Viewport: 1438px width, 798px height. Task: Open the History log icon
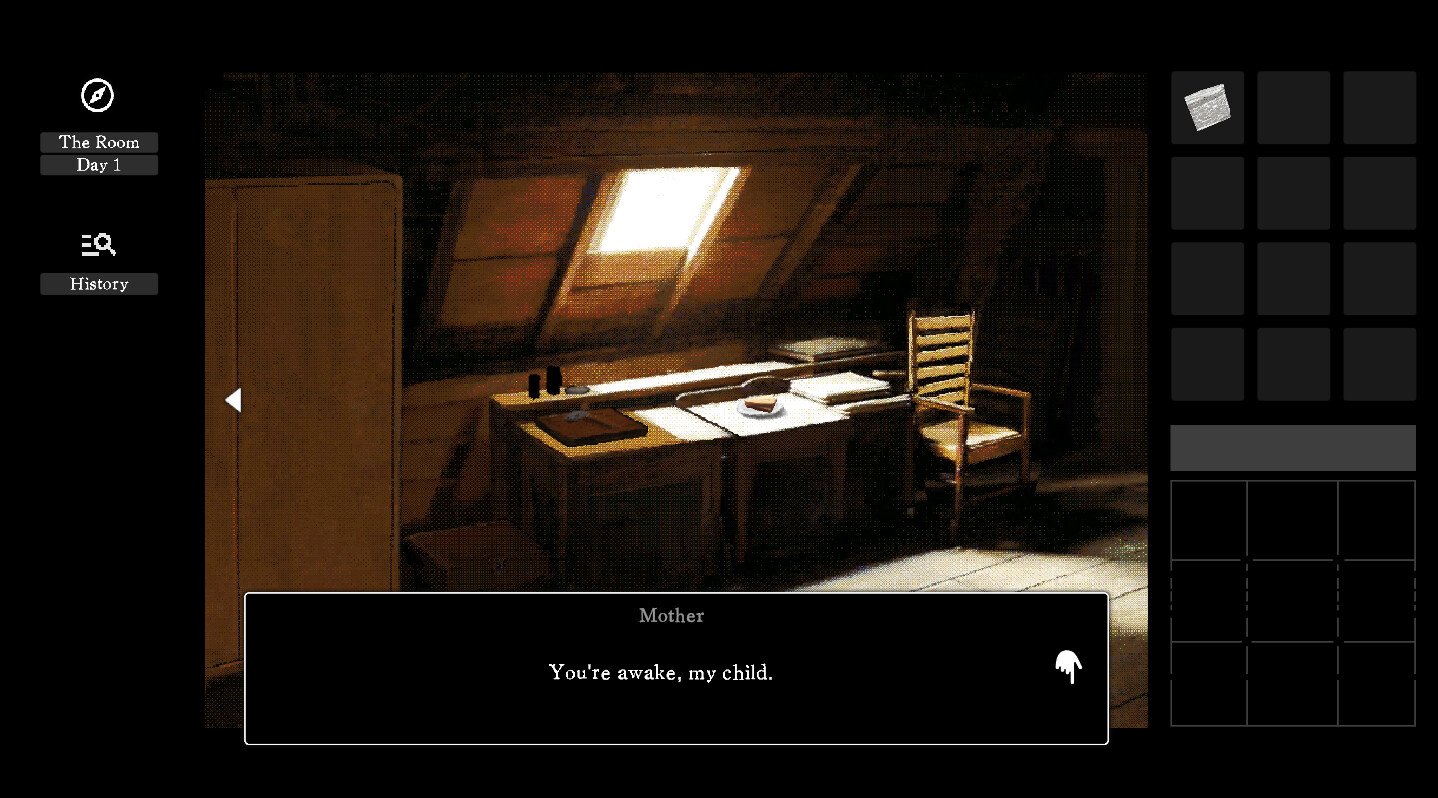pos(98,244)
